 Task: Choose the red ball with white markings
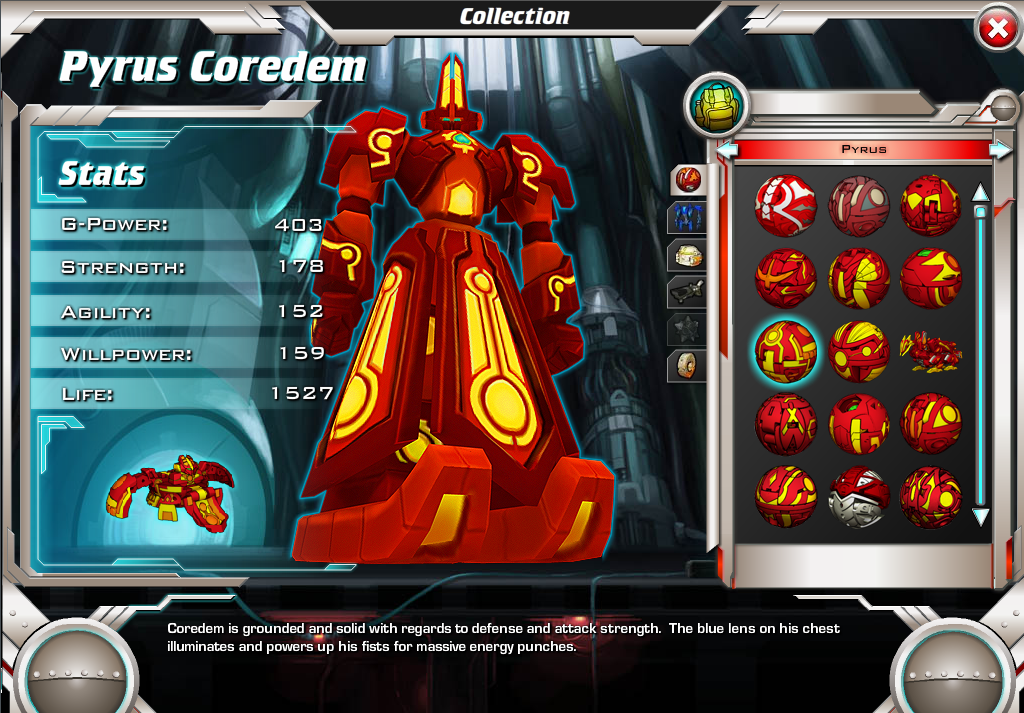tap(785, 206)
